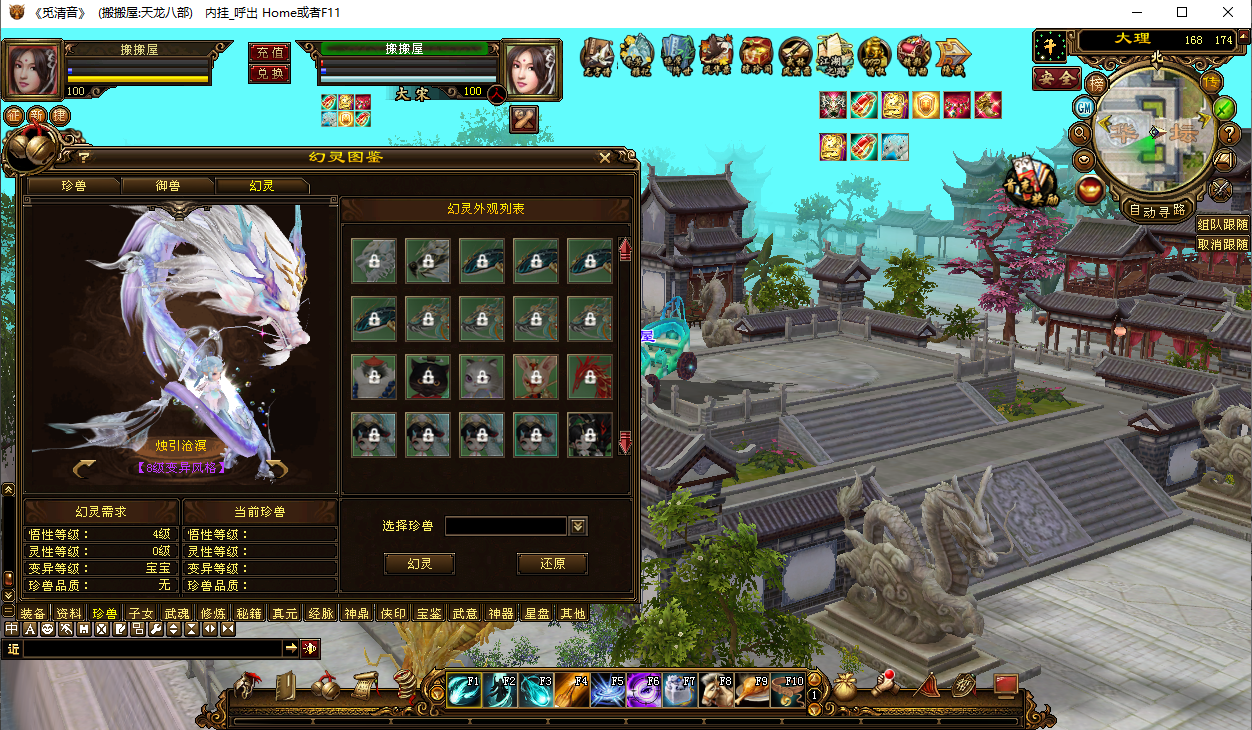Switch to the 珍兽 tab
1252x730 pixels.
pos(73,186)
